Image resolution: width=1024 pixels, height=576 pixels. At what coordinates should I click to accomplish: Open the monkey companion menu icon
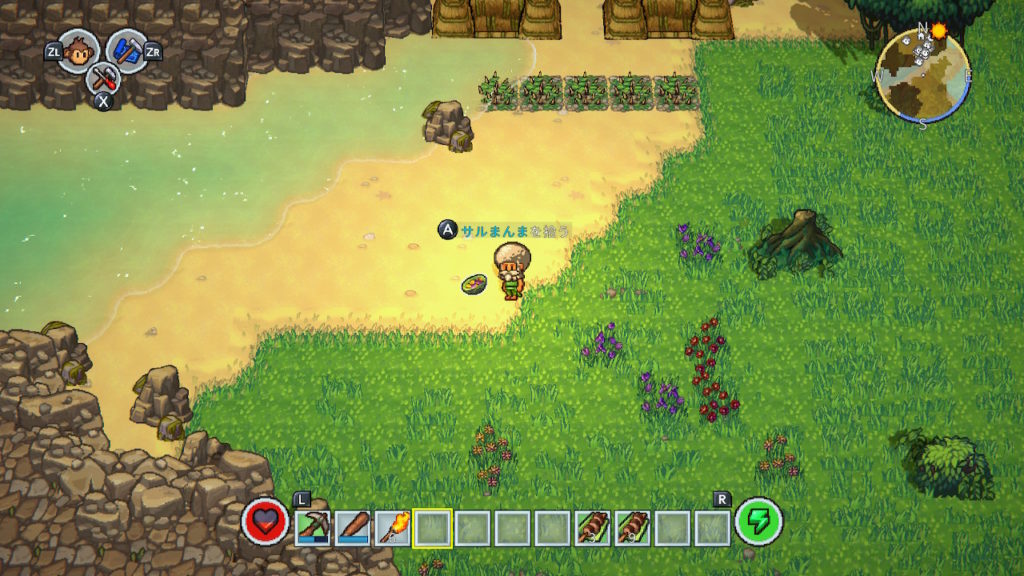[78, 50]
